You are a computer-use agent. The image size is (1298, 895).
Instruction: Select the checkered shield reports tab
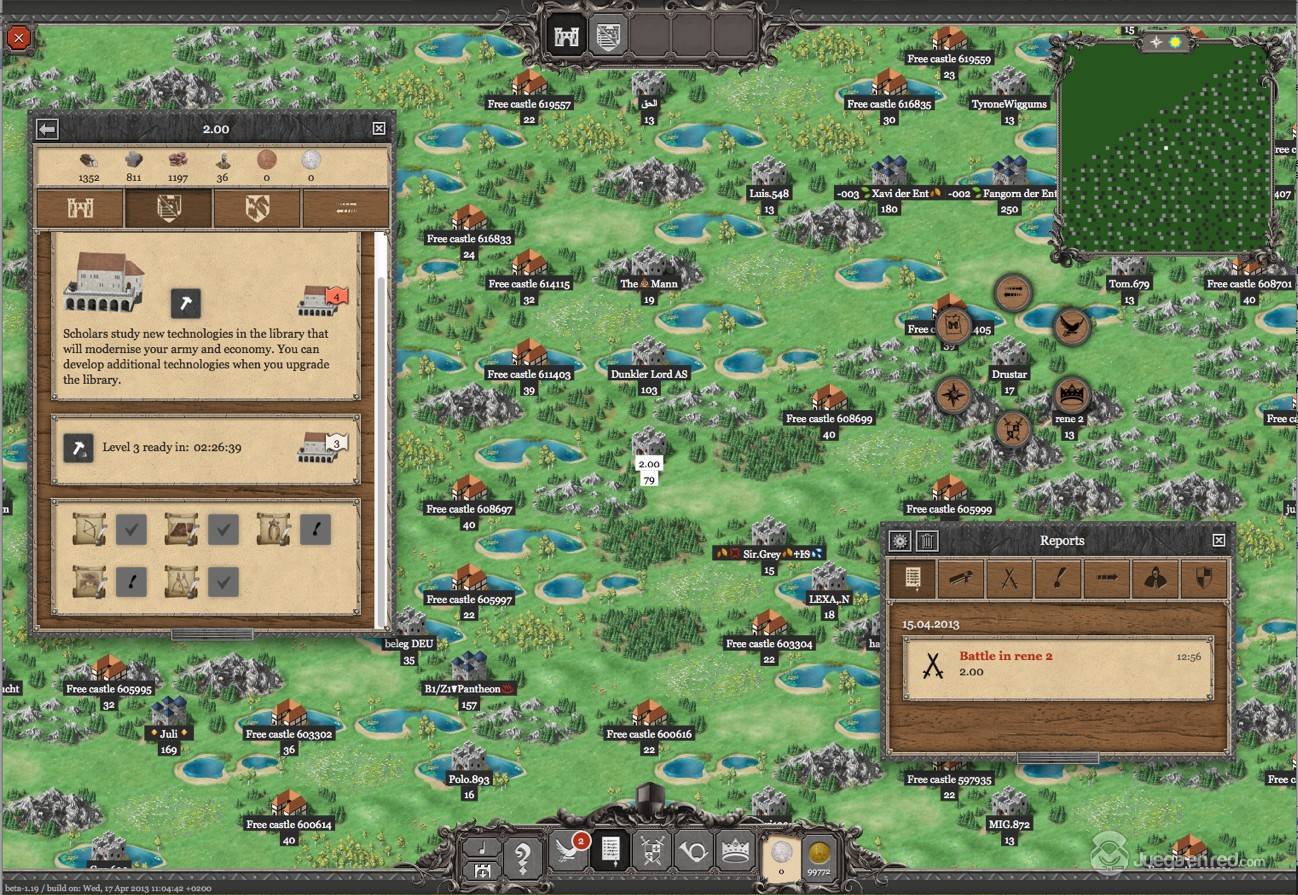1203,579
